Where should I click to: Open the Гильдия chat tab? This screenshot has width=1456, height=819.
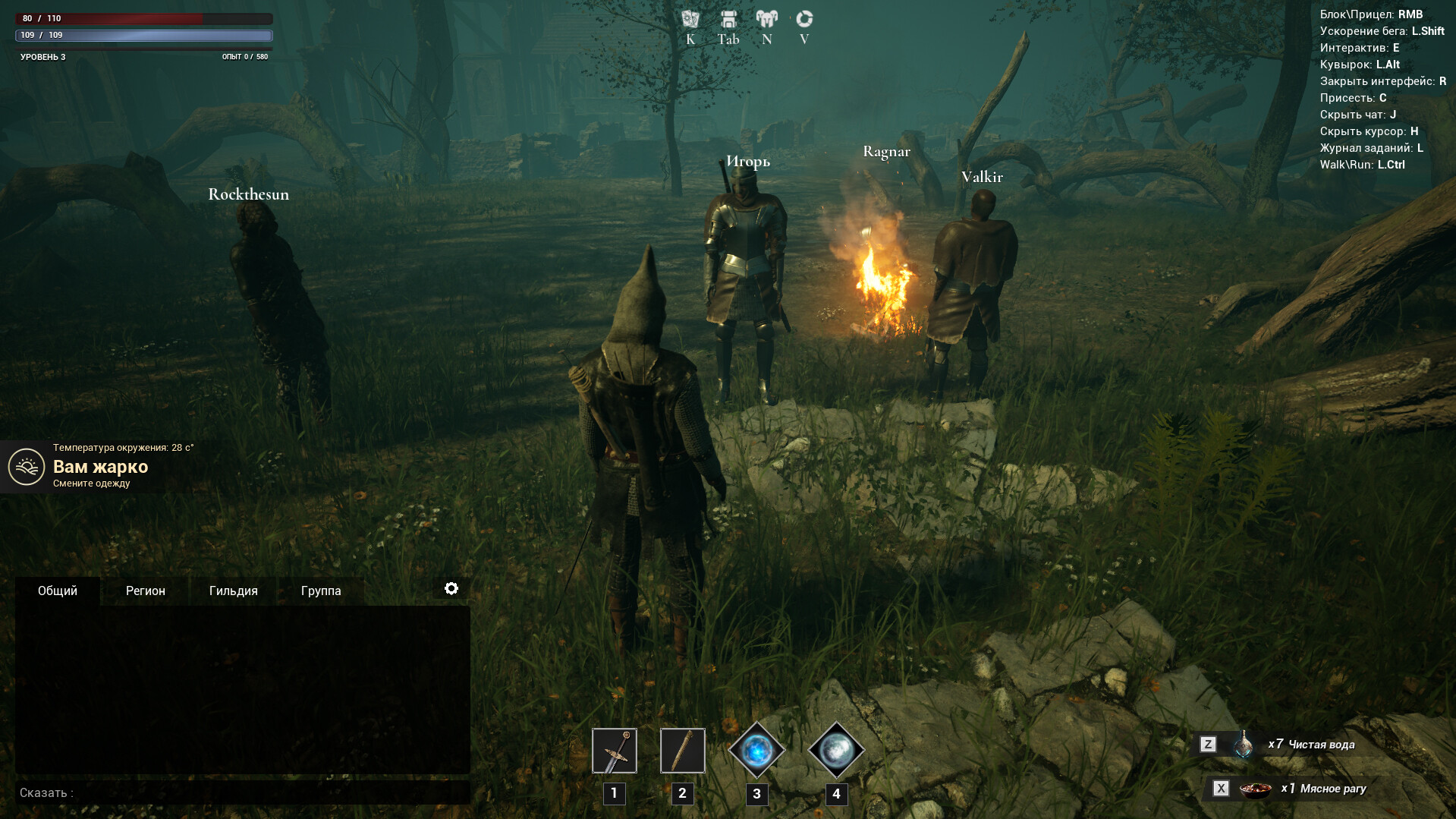[233, 591]
